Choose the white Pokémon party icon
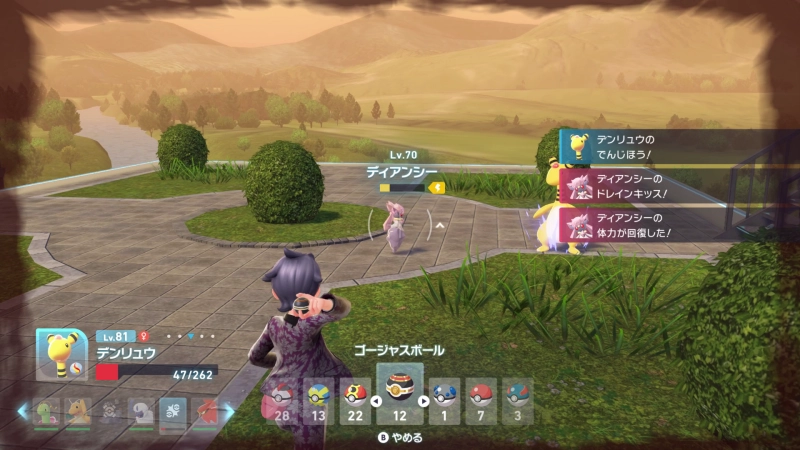This screenshot has width=800, height=450. 140,411
